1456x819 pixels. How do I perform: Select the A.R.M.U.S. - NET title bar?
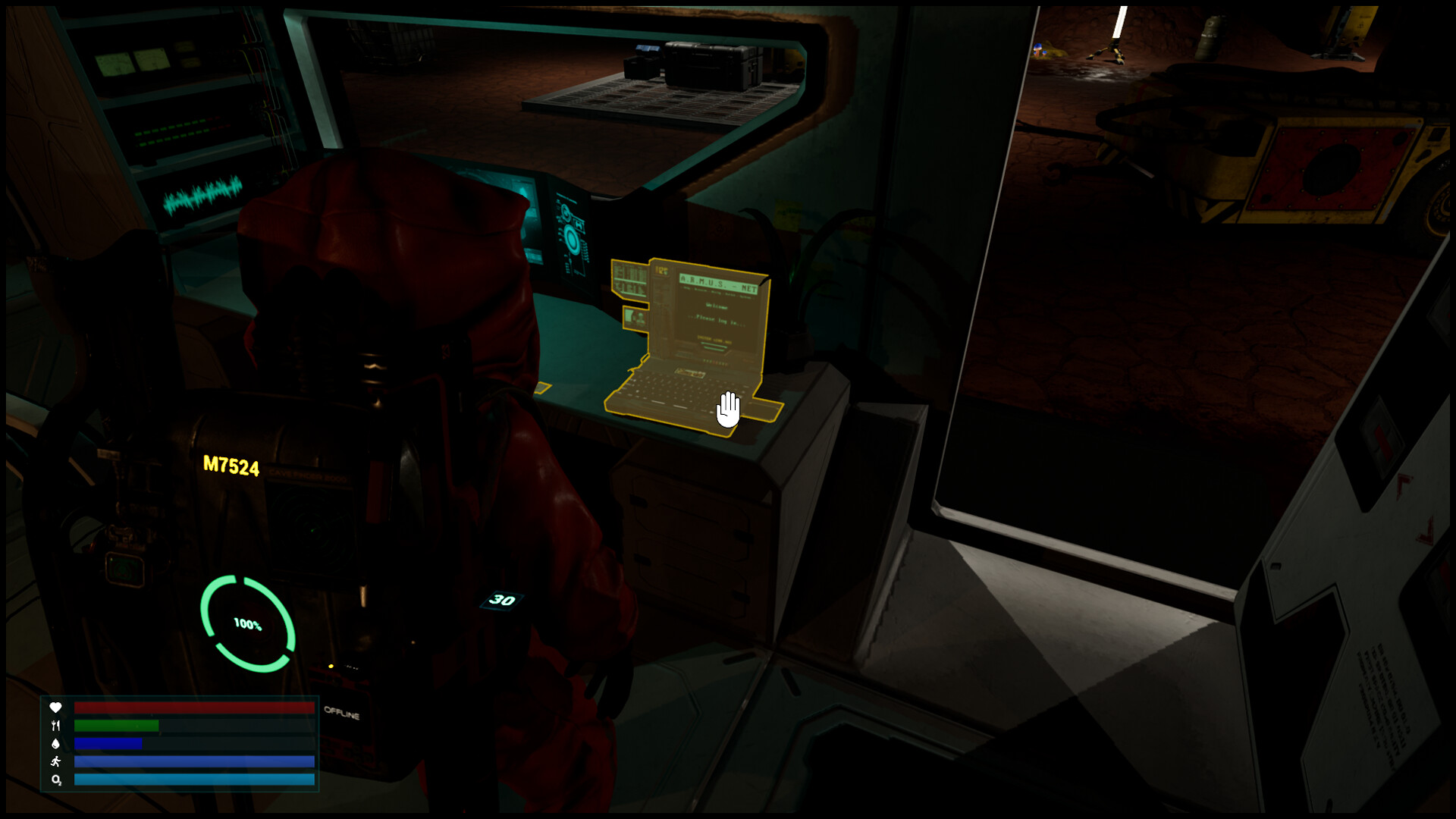click(718, 281)
